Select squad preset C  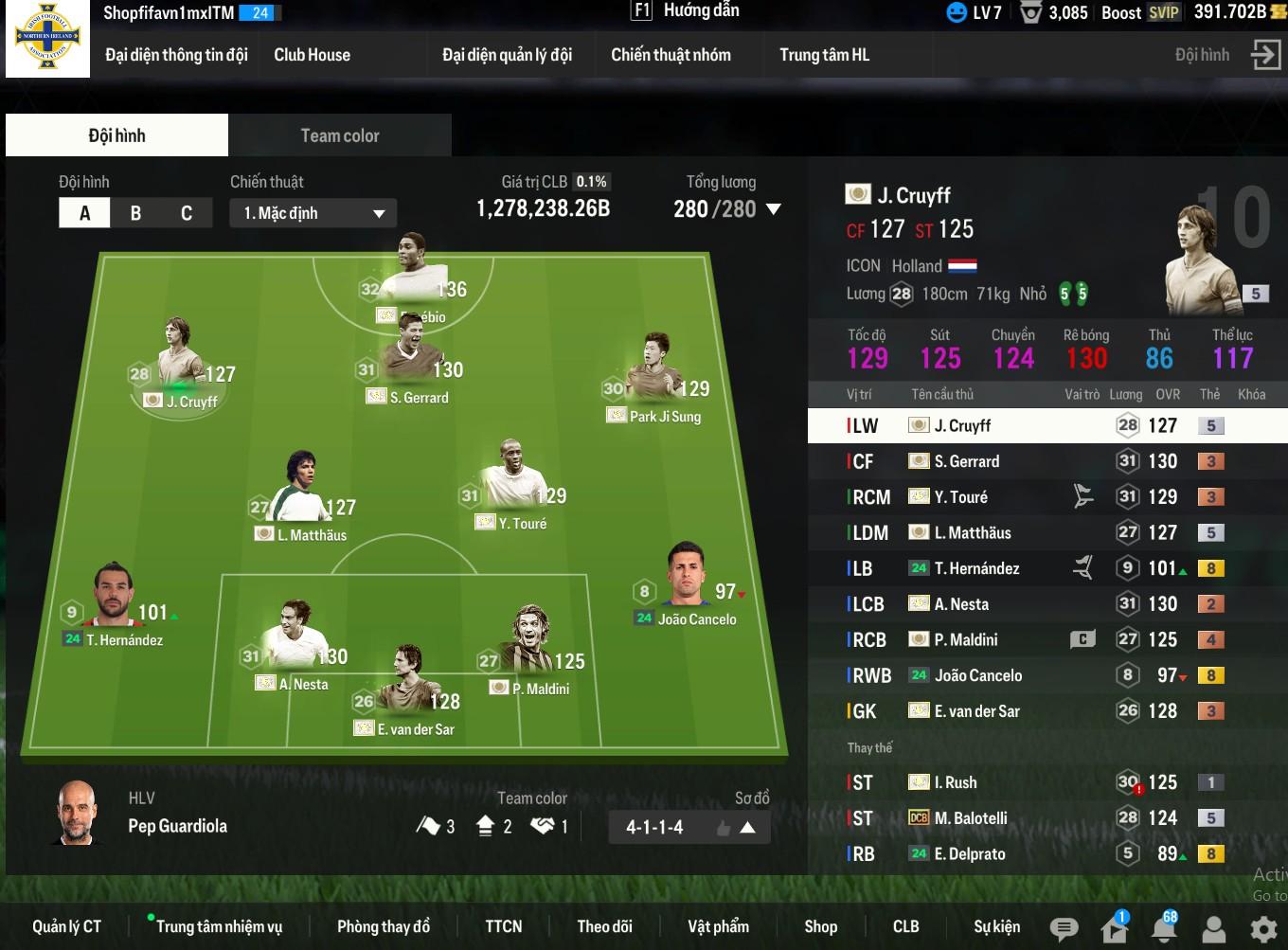click(x=187, y=213)
